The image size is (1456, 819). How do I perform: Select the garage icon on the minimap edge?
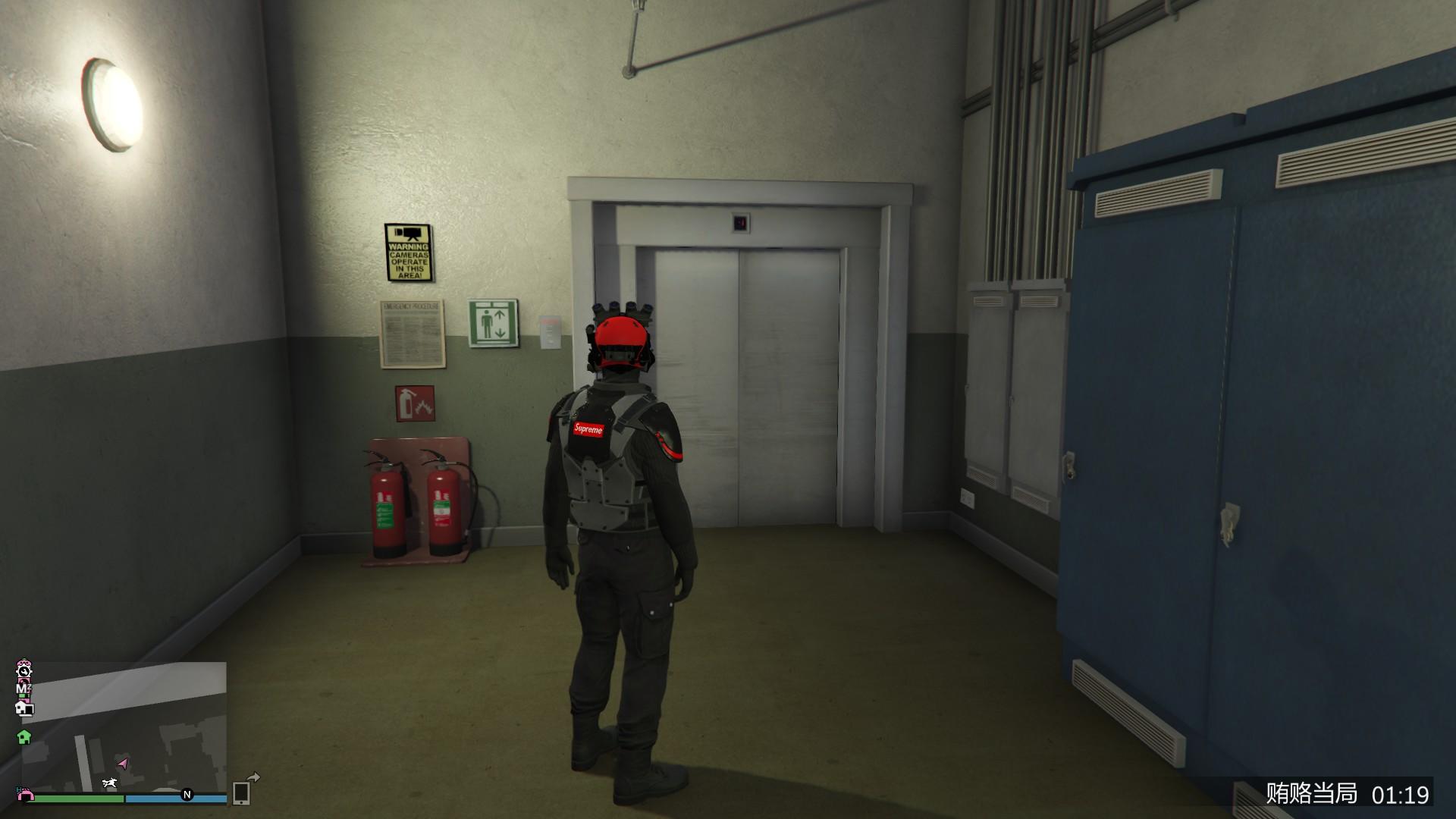pyautogui.click(x=25, y=710)
